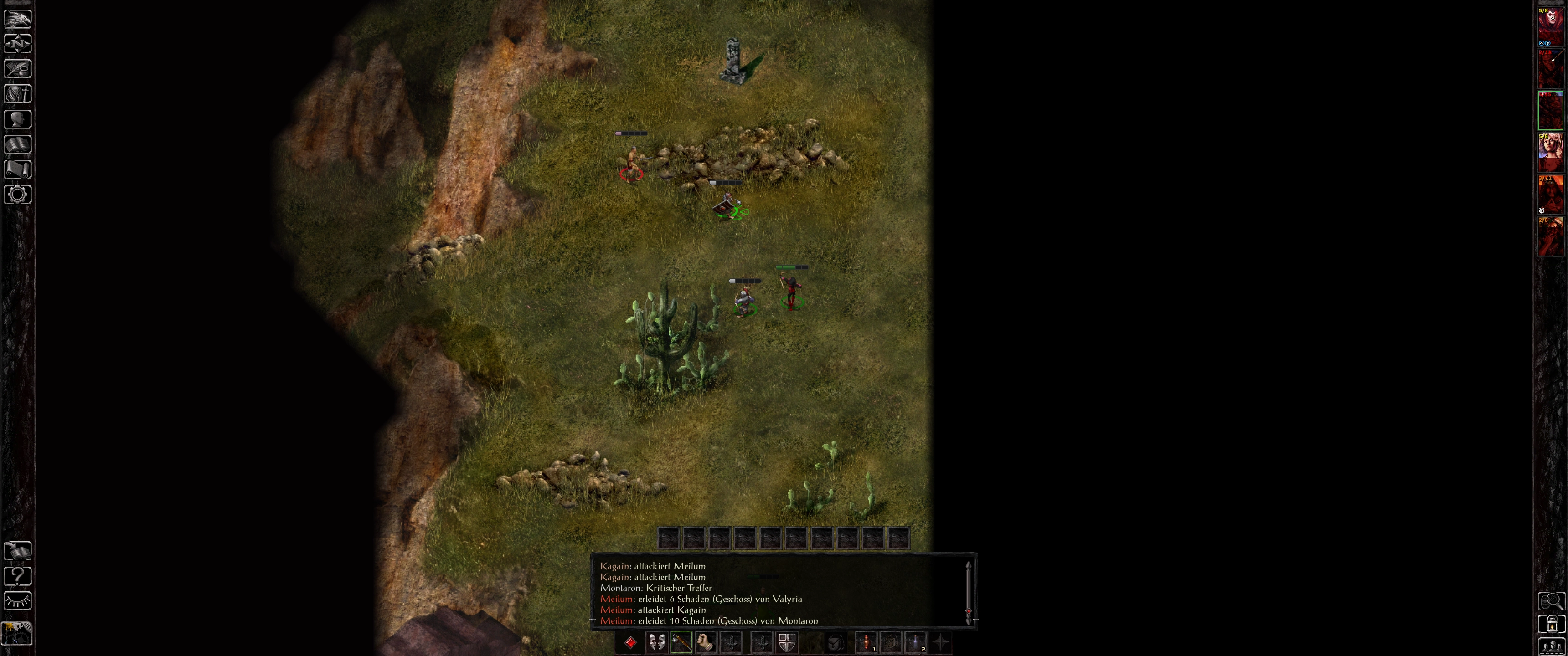Return to game via the dragon icon
The width and height of the screenshot is (1568, 656).
(18, 18)
